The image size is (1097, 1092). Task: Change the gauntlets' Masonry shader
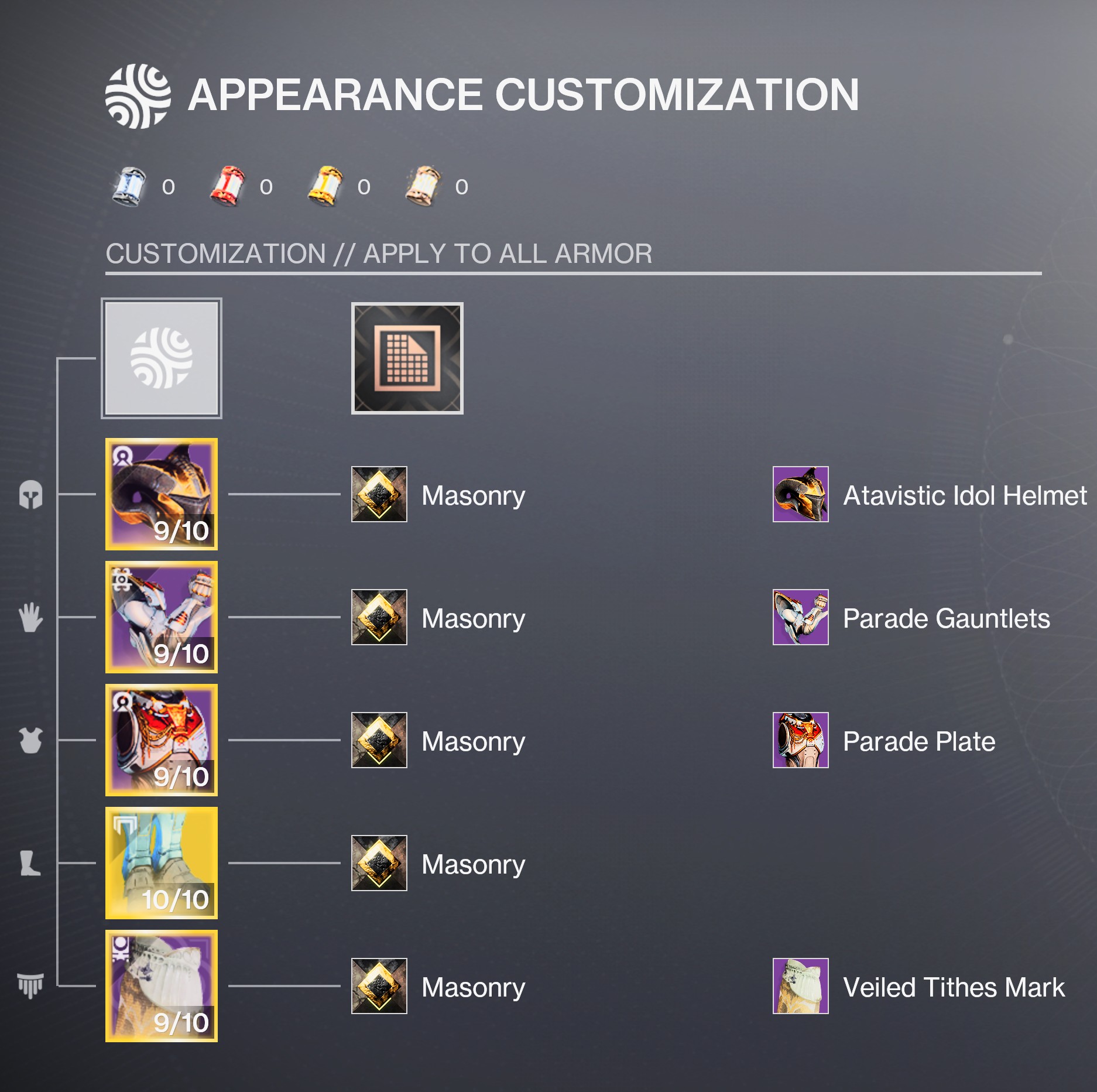click(379, 617)
